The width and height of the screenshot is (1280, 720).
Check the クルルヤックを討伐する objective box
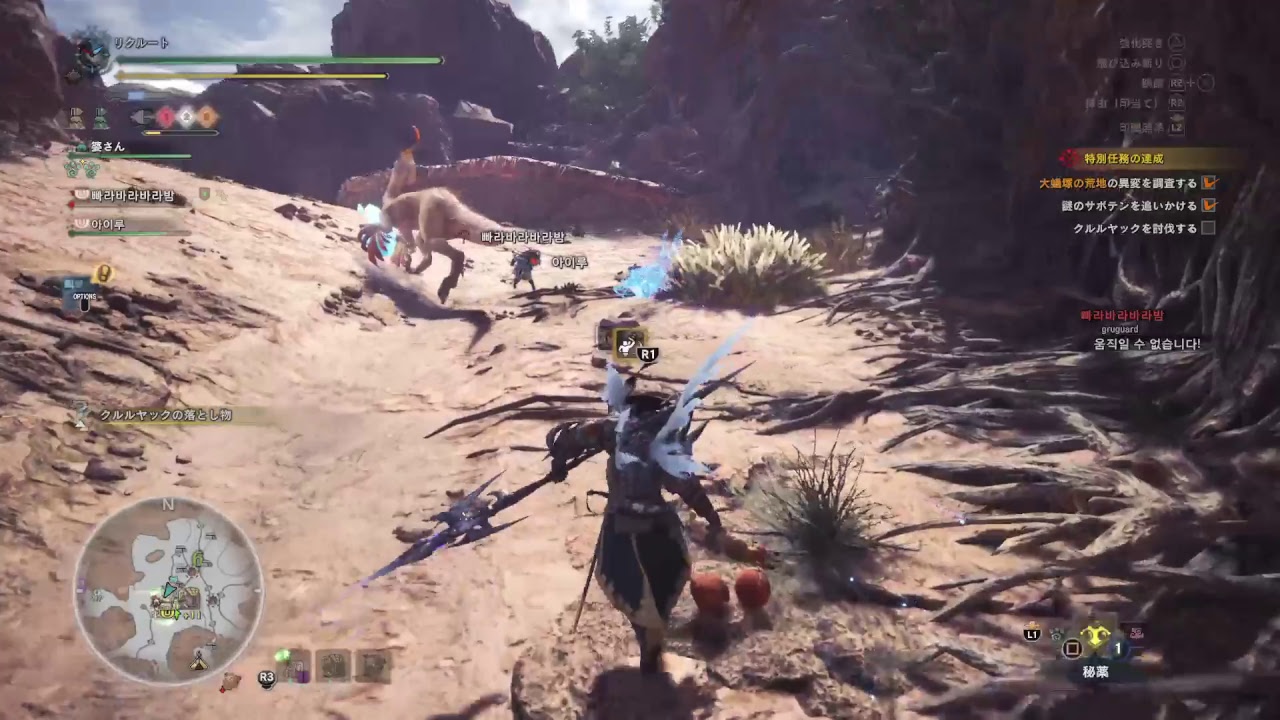click(1208, 227)
